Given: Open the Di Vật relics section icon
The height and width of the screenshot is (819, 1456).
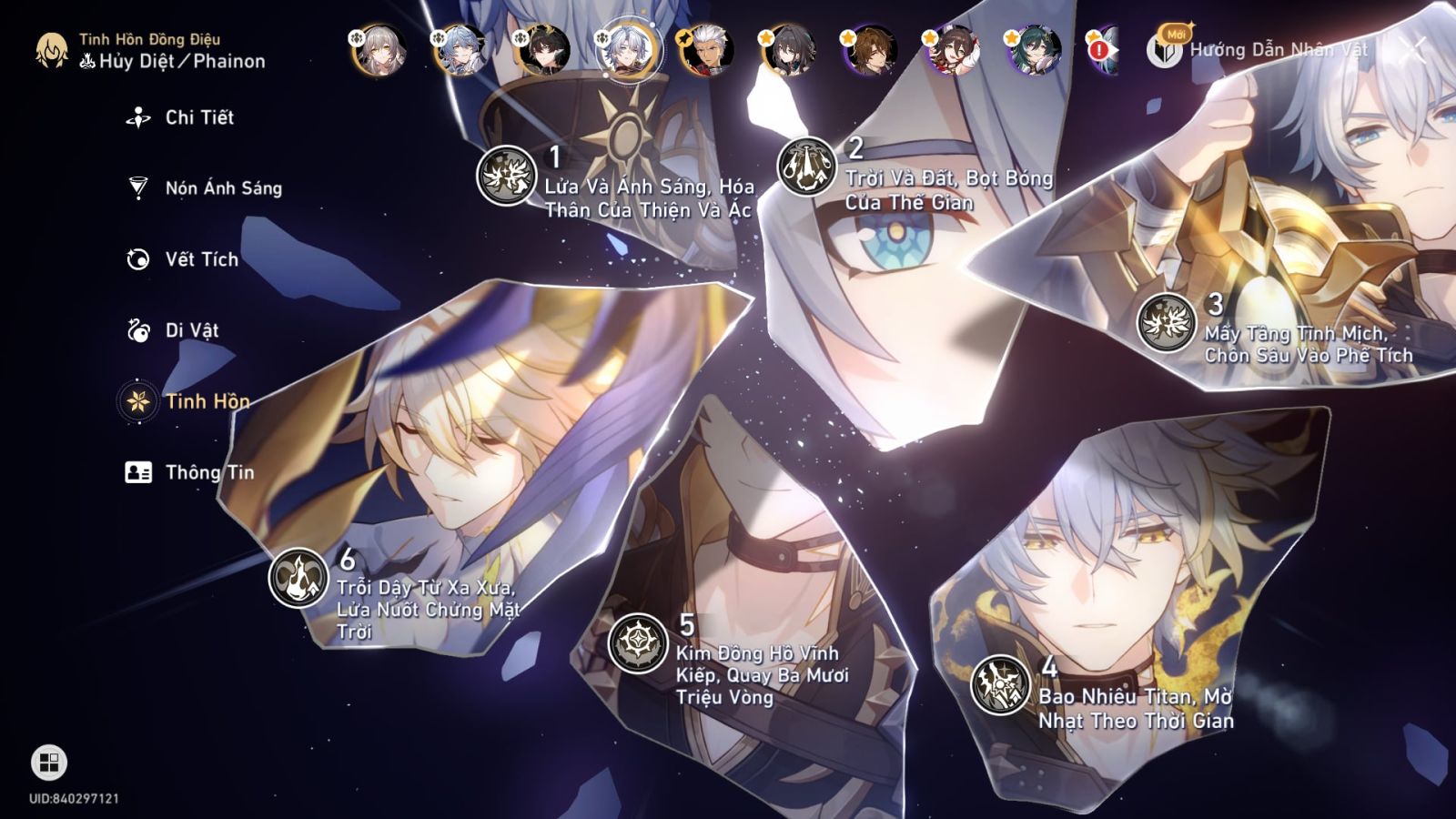Looking at the screenshot, I should coord(136,330).
